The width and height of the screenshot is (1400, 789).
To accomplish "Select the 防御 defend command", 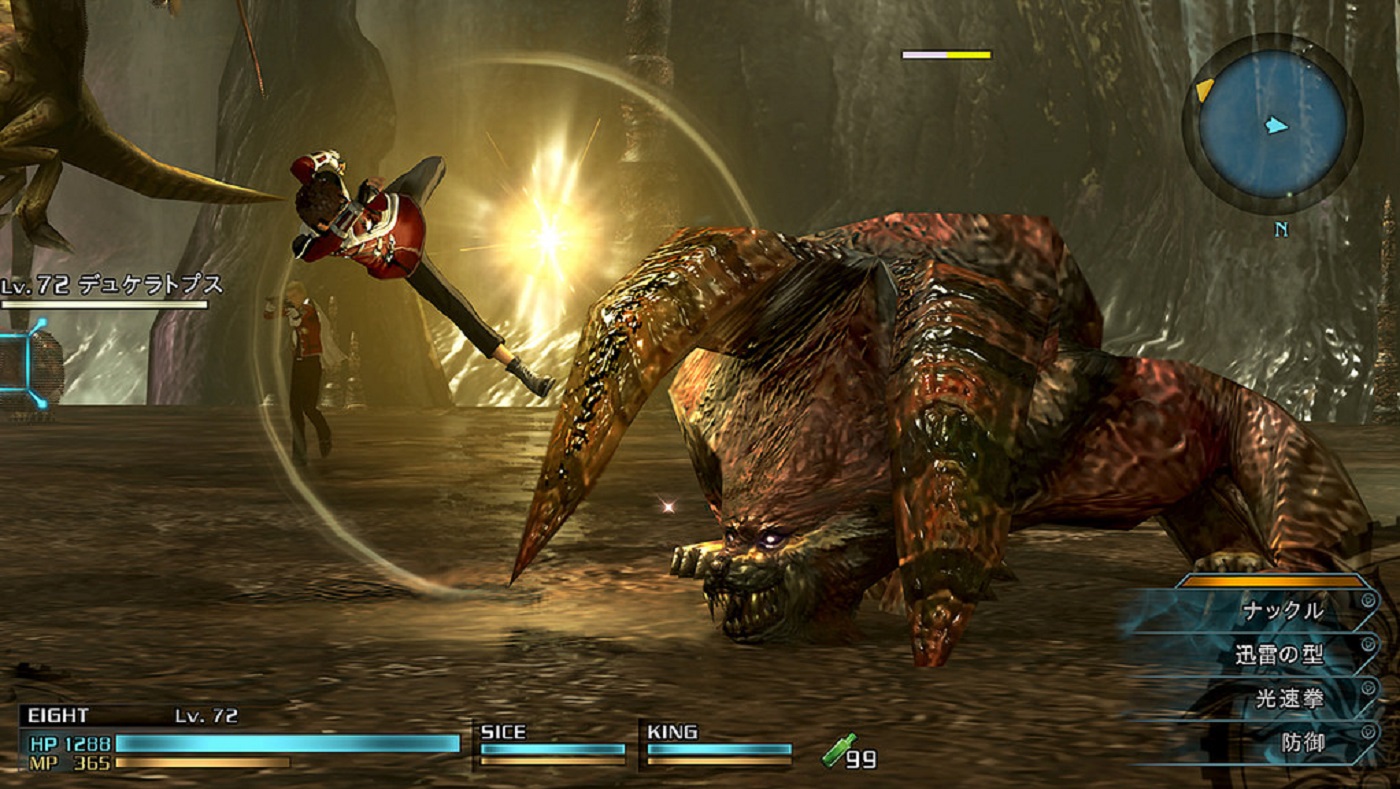I will pyautogui.click(x=1302, y=743).
